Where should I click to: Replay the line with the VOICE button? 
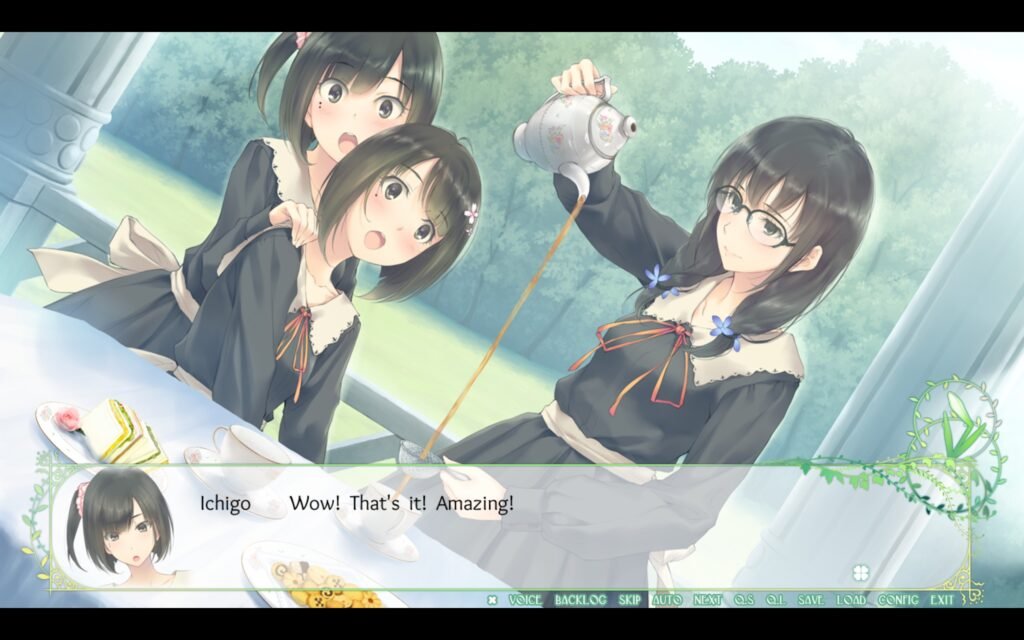coord(525,600)
